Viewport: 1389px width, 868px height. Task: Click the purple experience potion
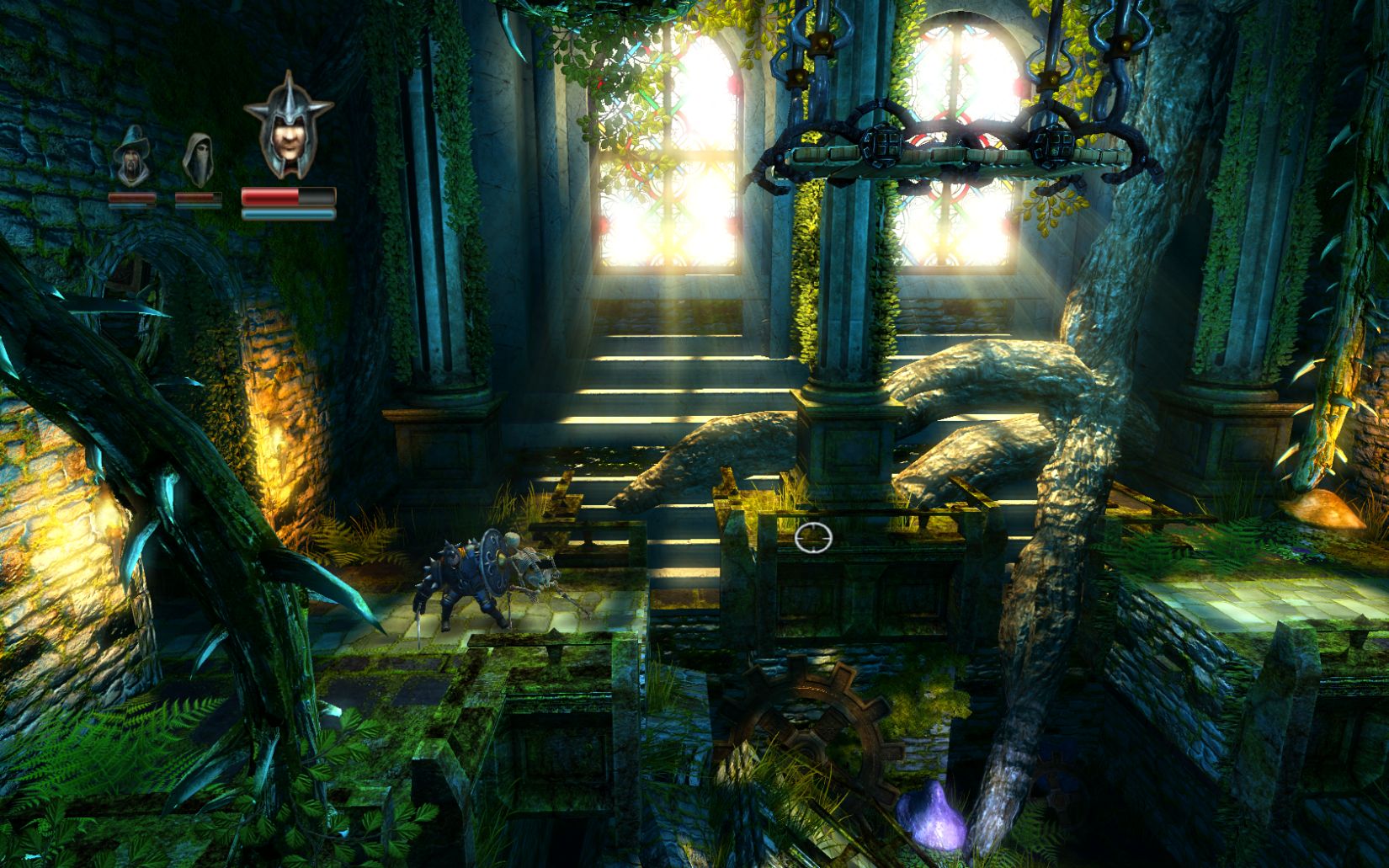click(931, 815)
